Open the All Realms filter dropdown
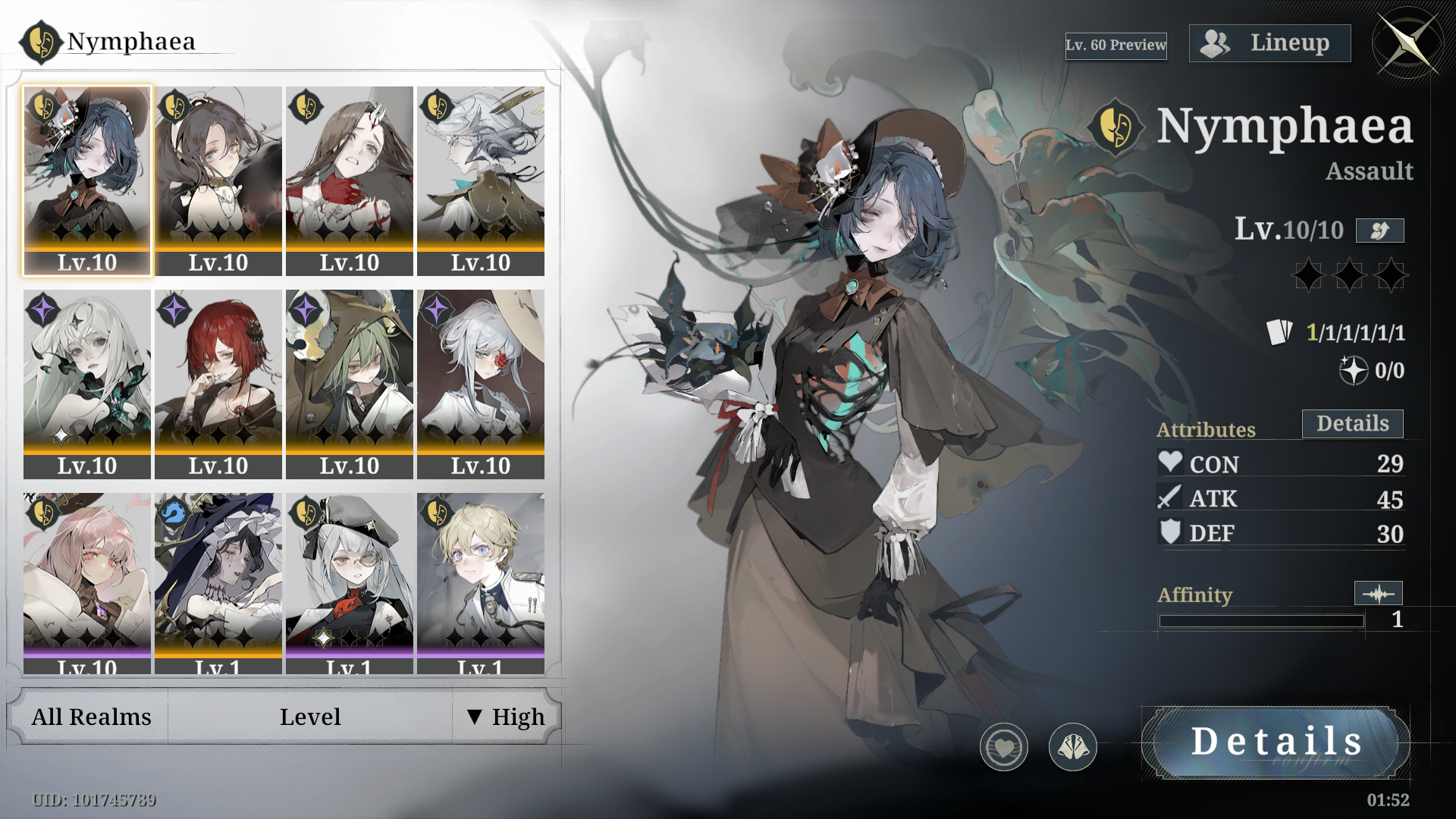 tap(90, 716)
